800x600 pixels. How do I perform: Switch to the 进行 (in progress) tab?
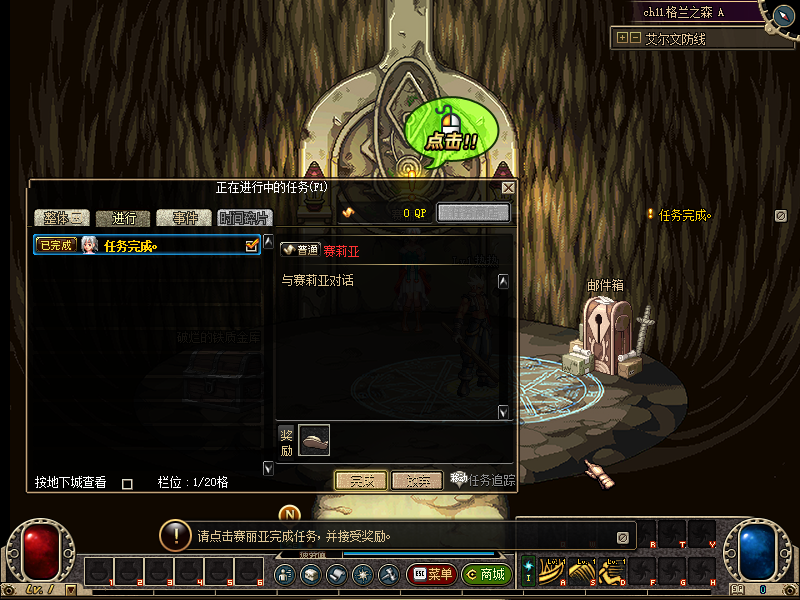(x=124, y=218)
